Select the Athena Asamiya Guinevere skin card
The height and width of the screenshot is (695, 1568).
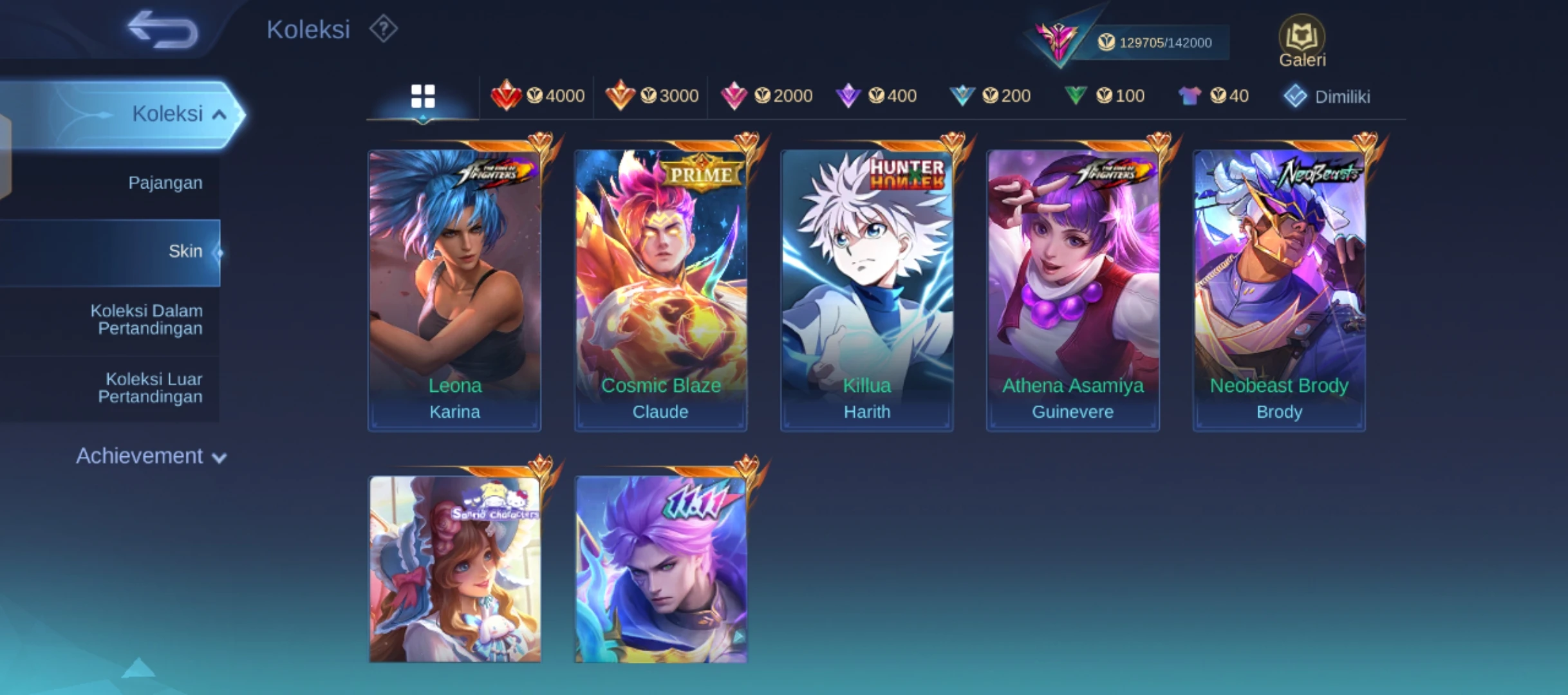[1072, 290]
